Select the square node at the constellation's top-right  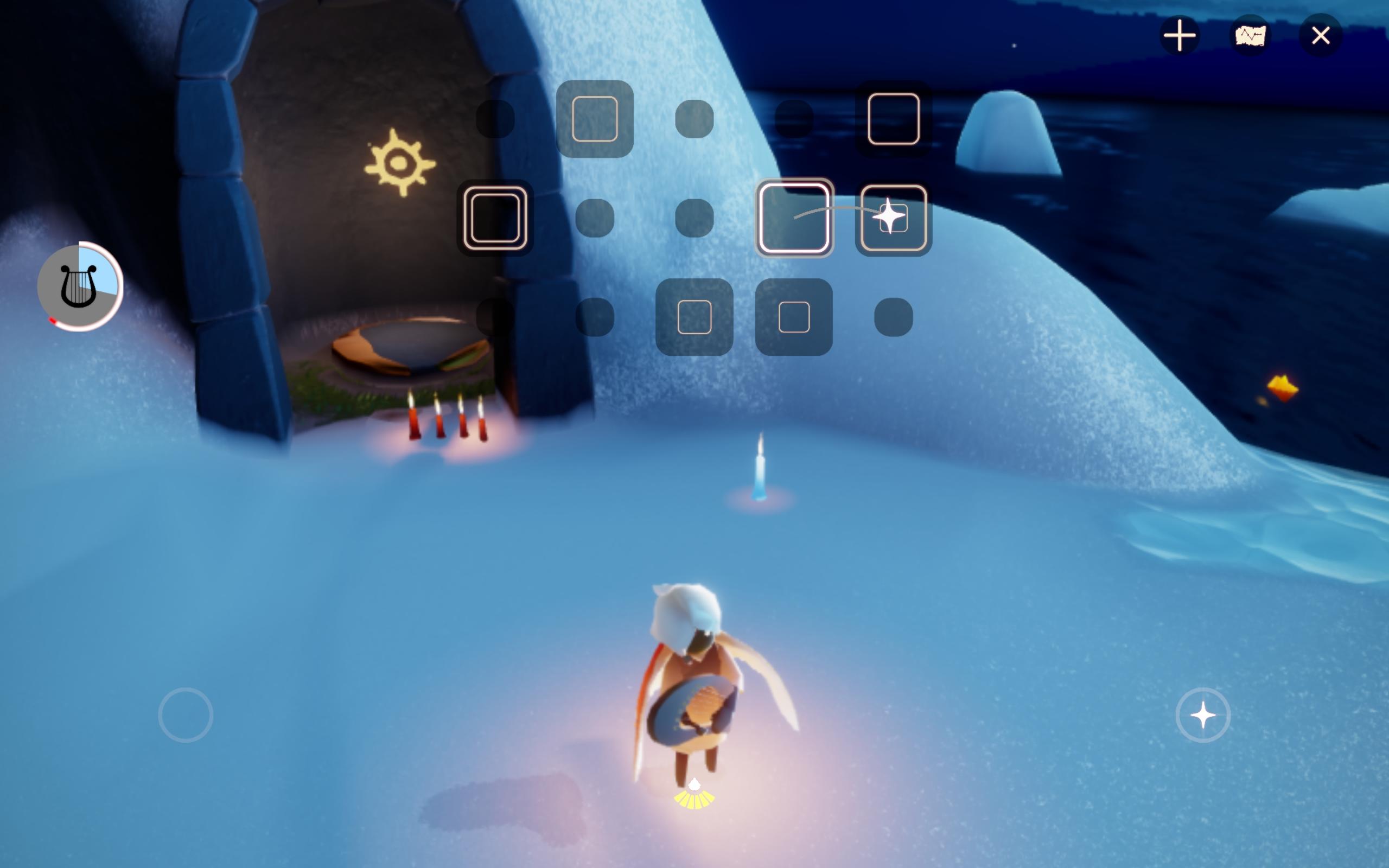pos(894,119)
